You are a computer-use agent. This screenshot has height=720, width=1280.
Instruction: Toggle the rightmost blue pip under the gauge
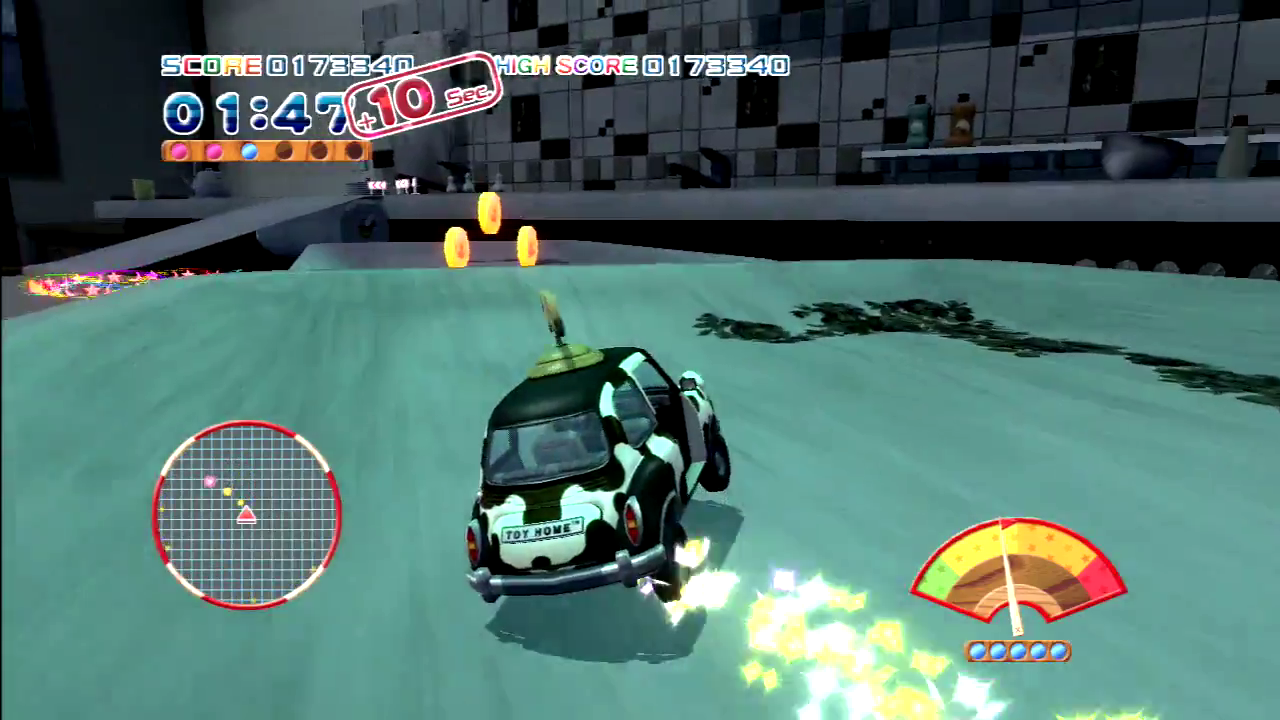pyautogui.click(x=1057, y=651)
